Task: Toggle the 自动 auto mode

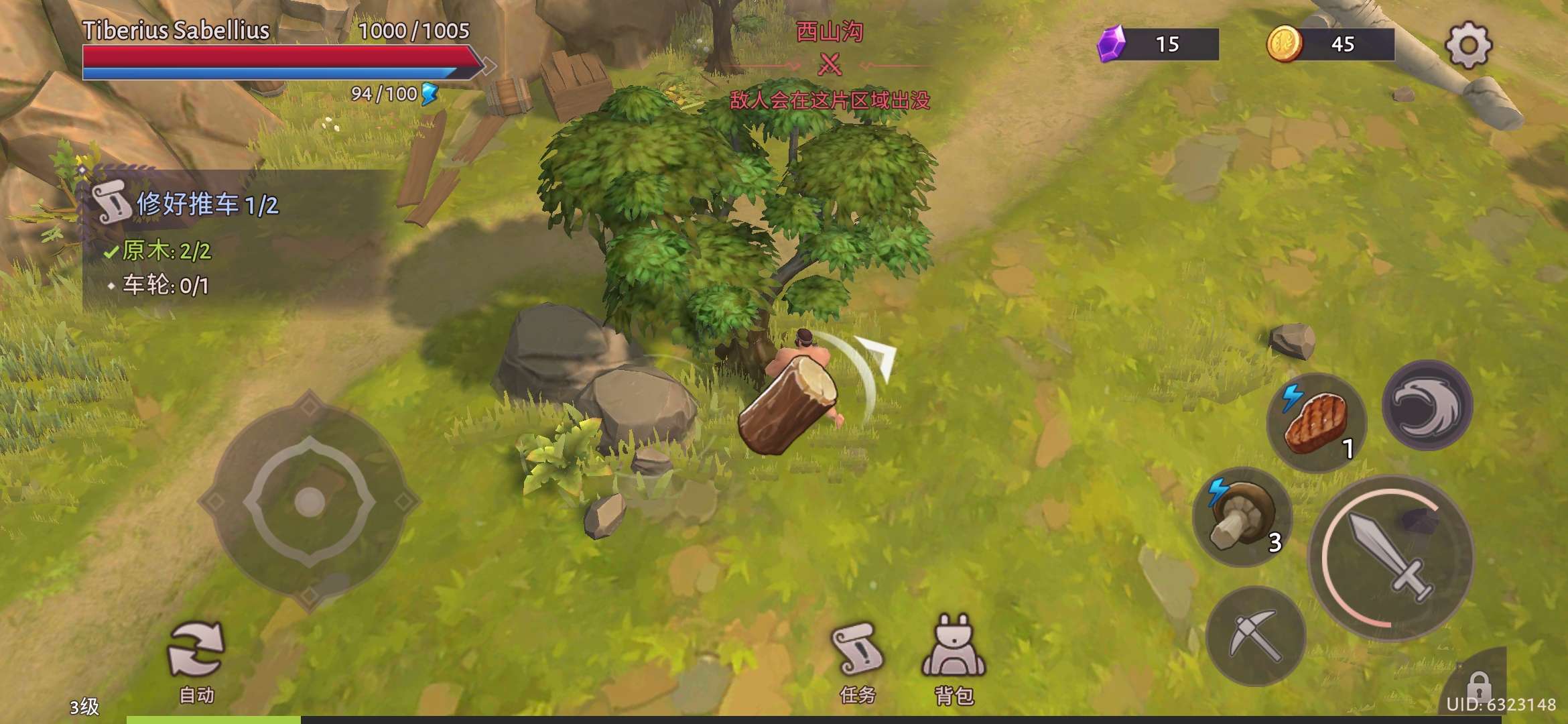Action: [x=196, y=660]
